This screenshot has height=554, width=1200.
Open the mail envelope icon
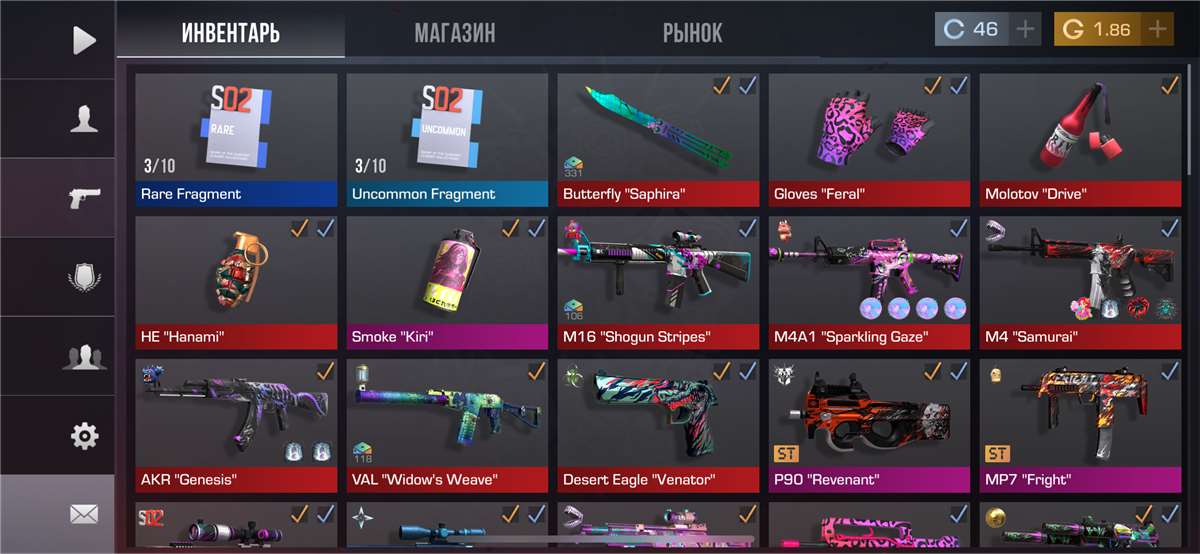tap(84, 514)
